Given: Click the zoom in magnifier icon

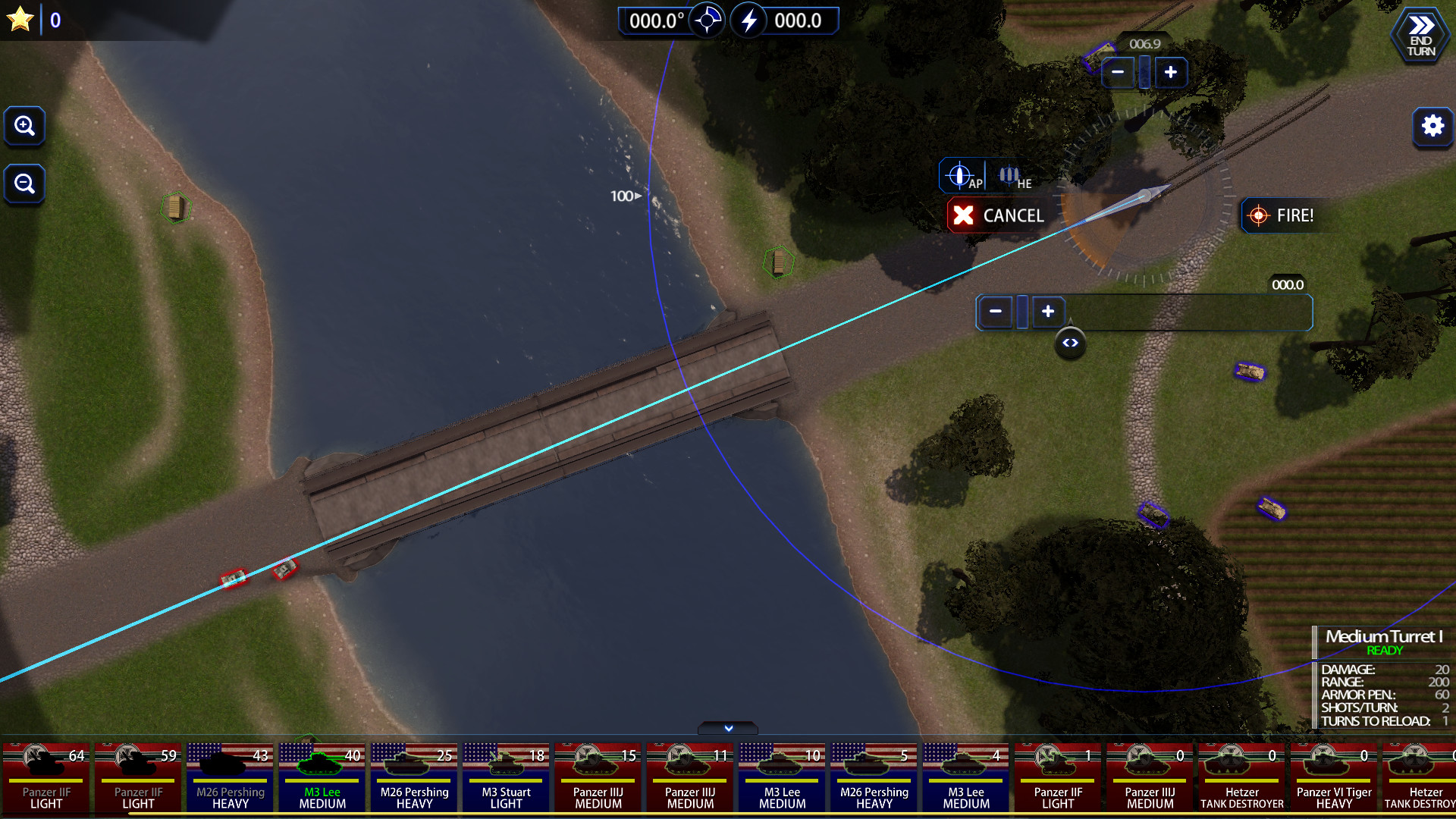Looking at the screenshot, I should coord(25,127).
